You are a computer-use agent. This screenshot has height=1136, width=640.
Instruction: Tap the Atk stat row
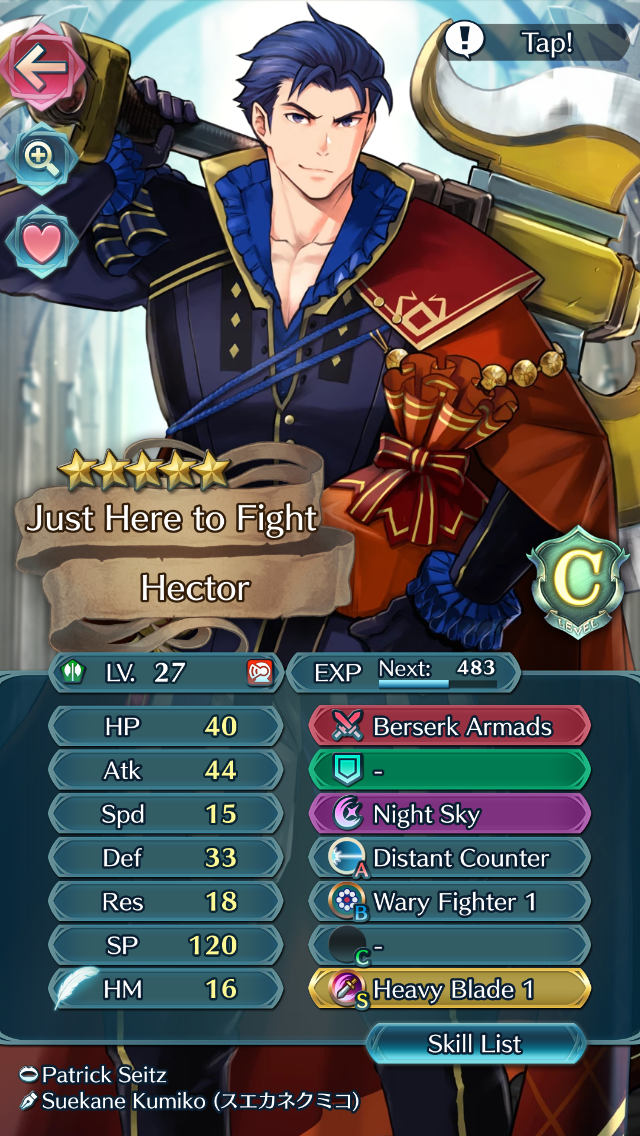pyautogui.click(x=167, y=770)
